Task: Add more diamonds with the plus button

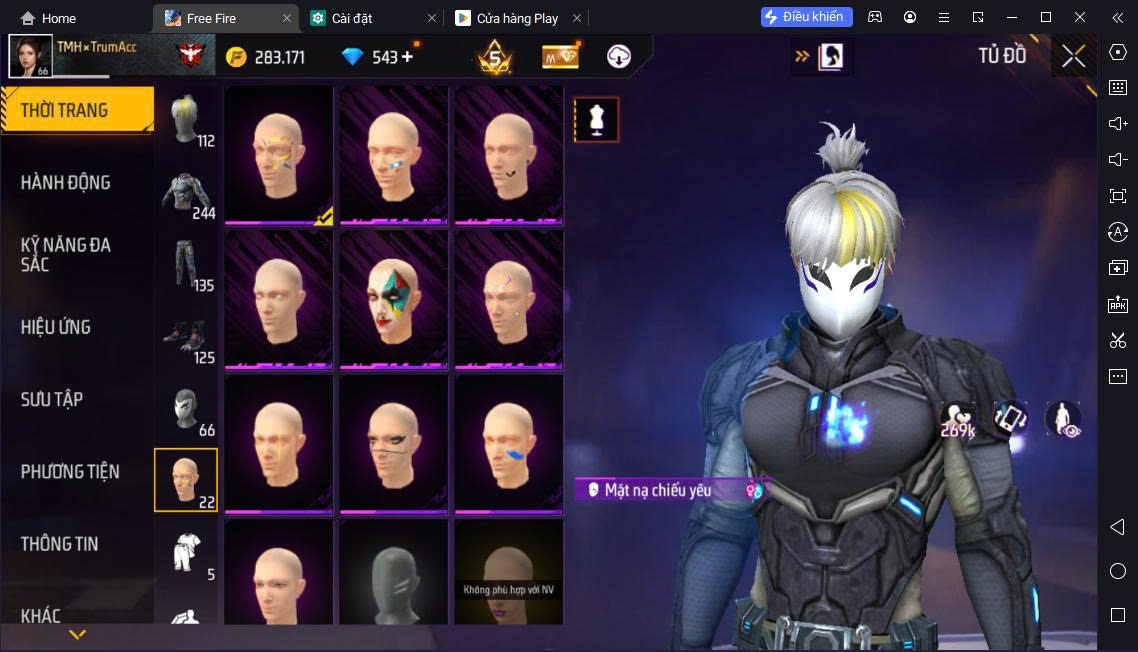Action: point(407,57)
